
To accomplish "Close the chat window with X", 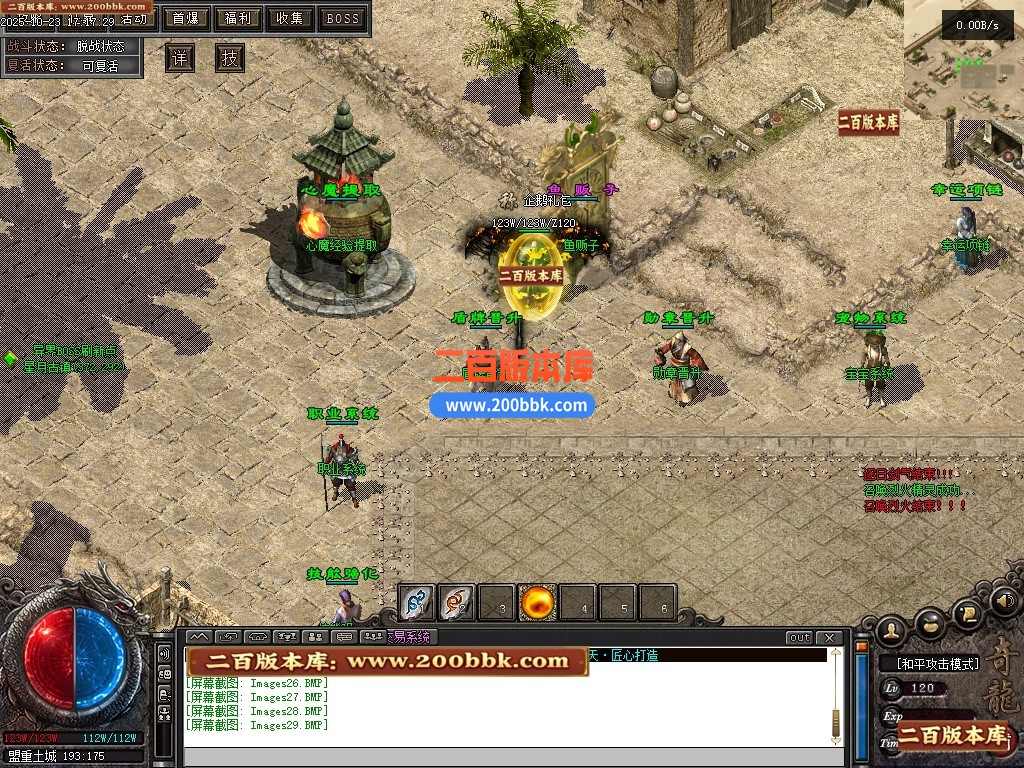I will click(829, 638).
